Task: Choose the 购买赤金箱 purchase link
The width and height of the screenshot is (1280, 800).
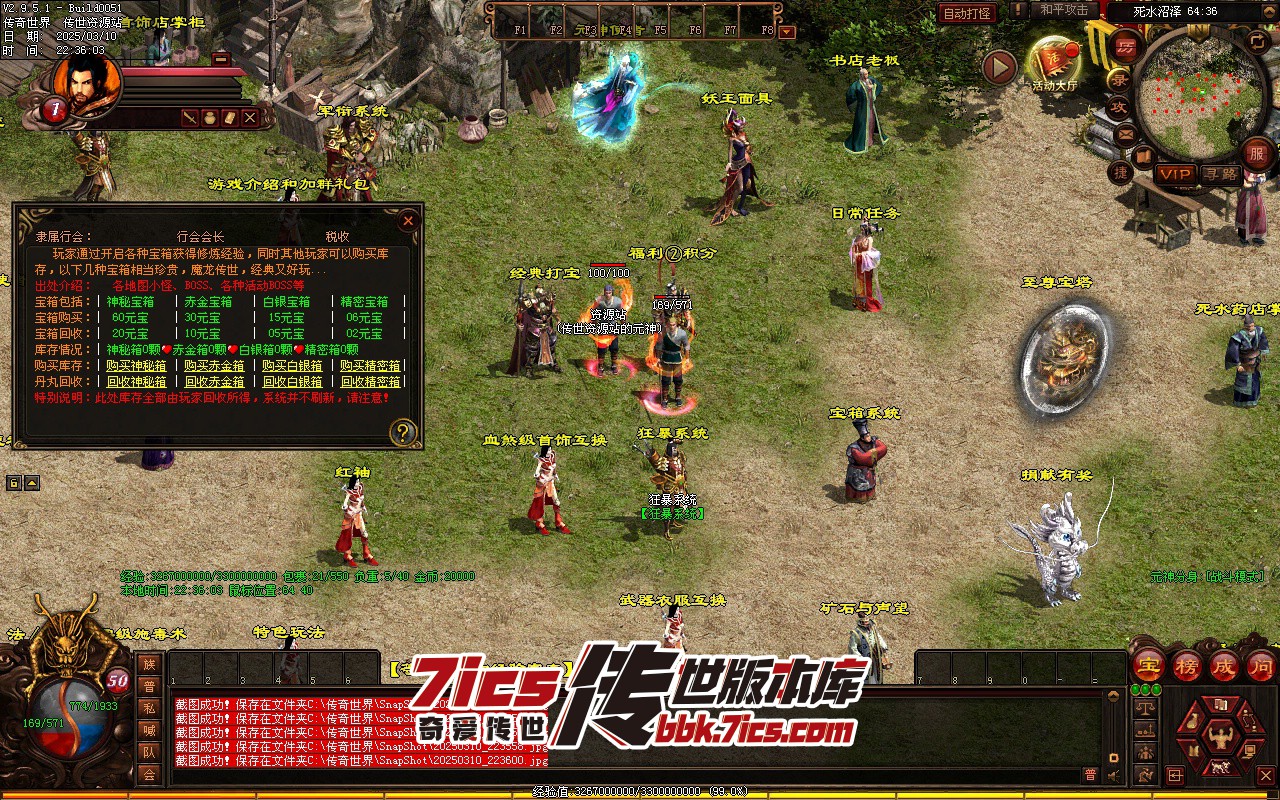Action: [x=215, y=366]
